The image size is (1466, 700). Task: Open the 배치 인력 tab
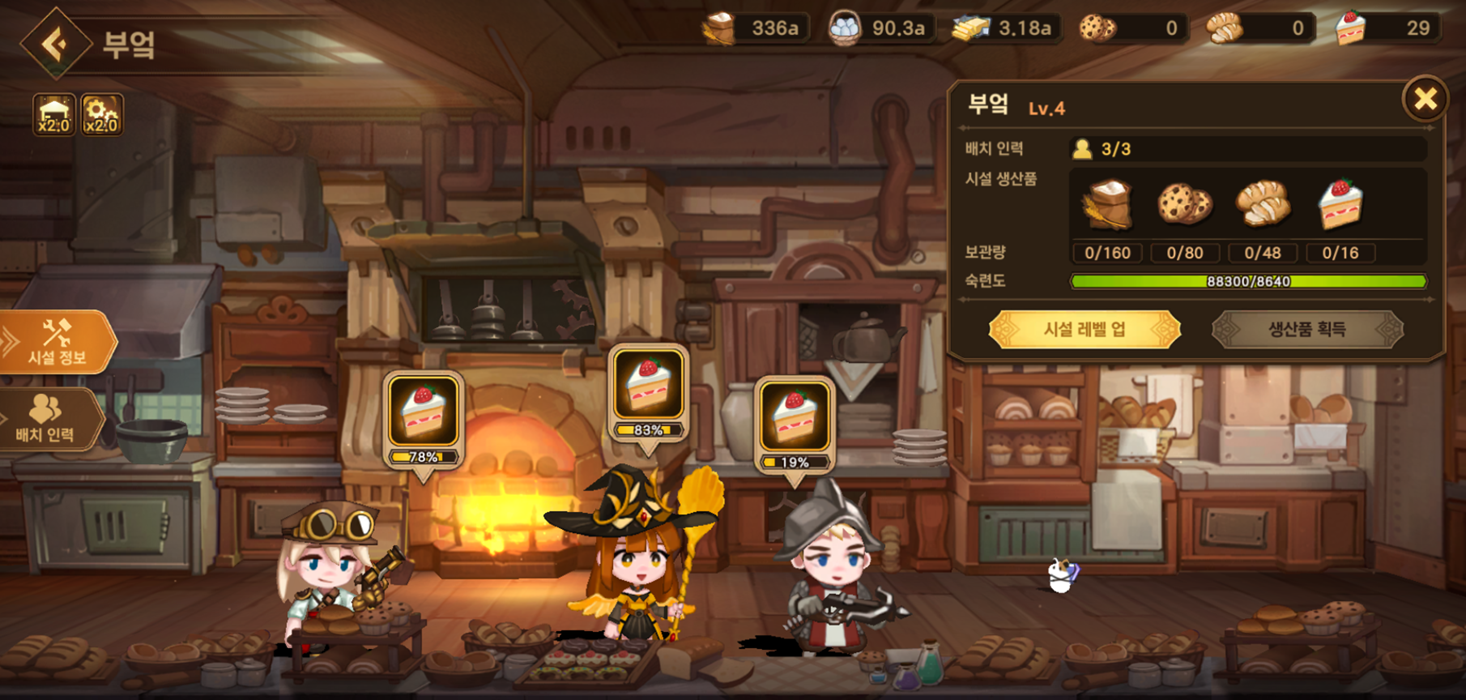pos(48,420)
